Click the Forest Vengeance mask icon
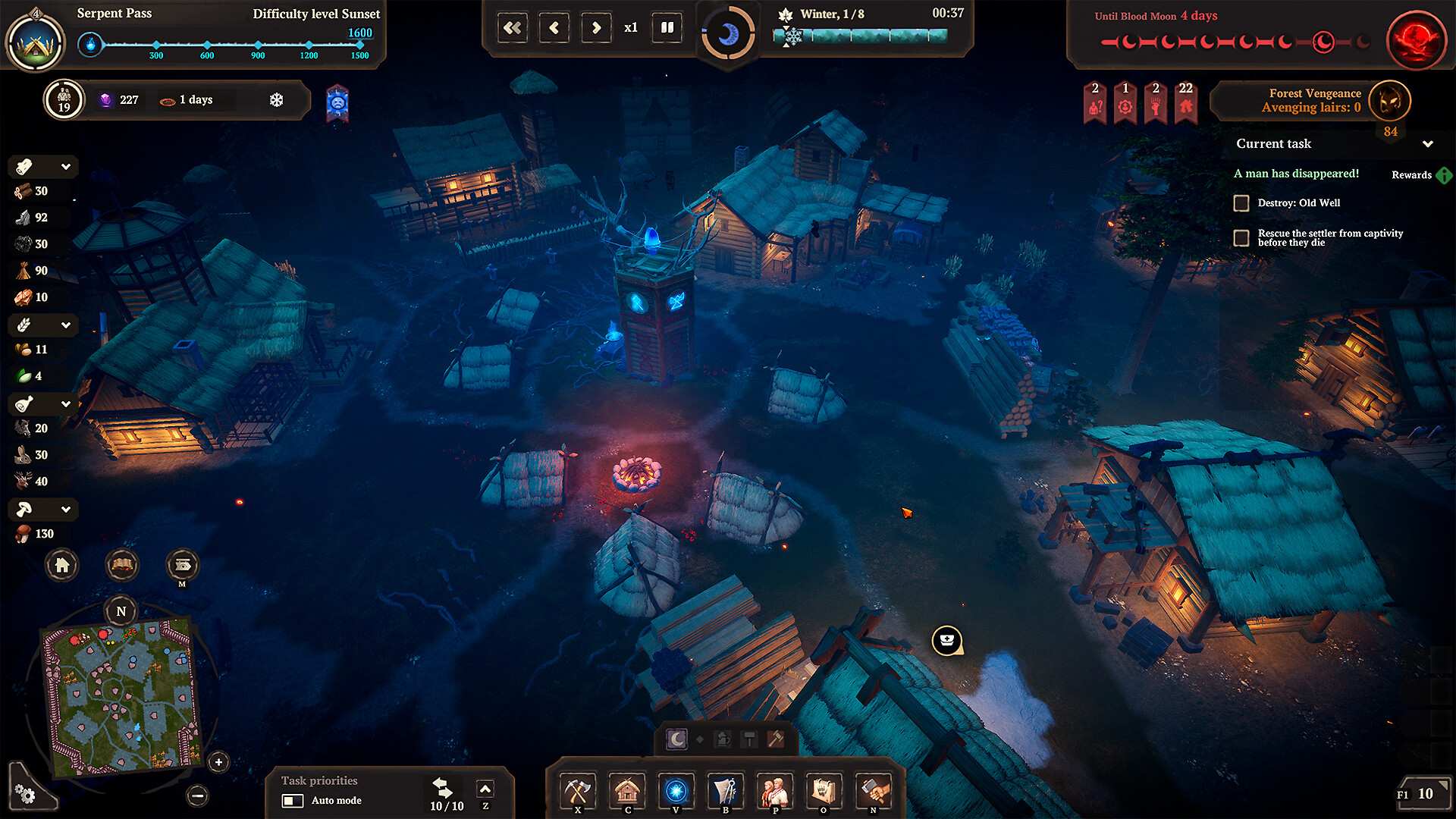Image resolution: width=1456 pixels, height=819 pixels. [x=1390, y=100]
